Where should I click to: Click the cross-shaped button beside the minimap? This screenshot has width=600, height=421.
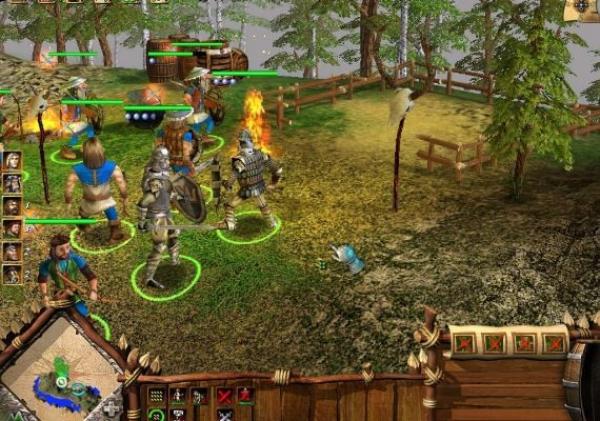pos(111,409)
